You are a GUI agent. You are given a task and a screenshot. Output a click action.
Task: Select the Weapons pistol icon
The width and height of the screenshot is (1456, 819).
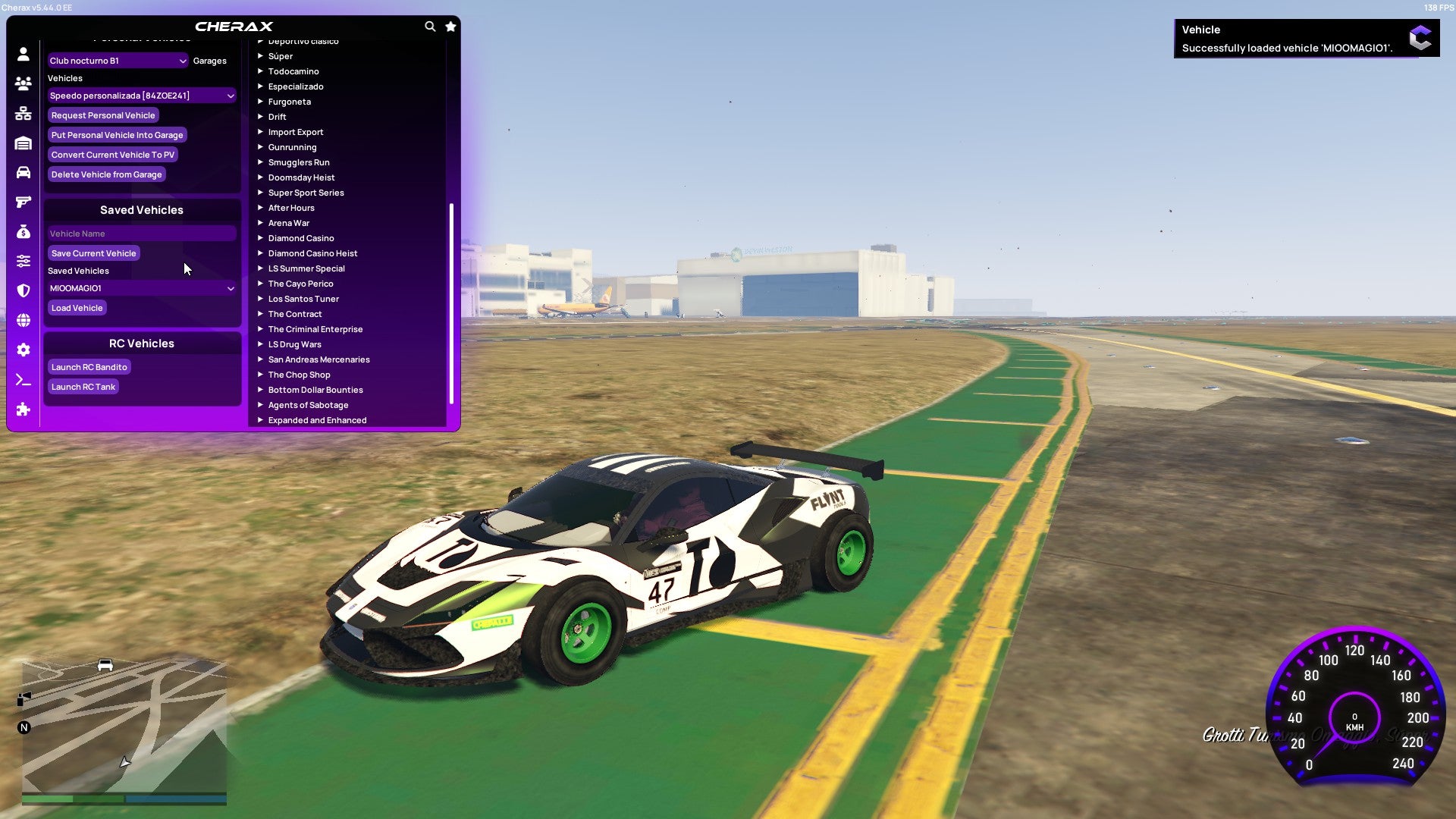click(23, 201)
